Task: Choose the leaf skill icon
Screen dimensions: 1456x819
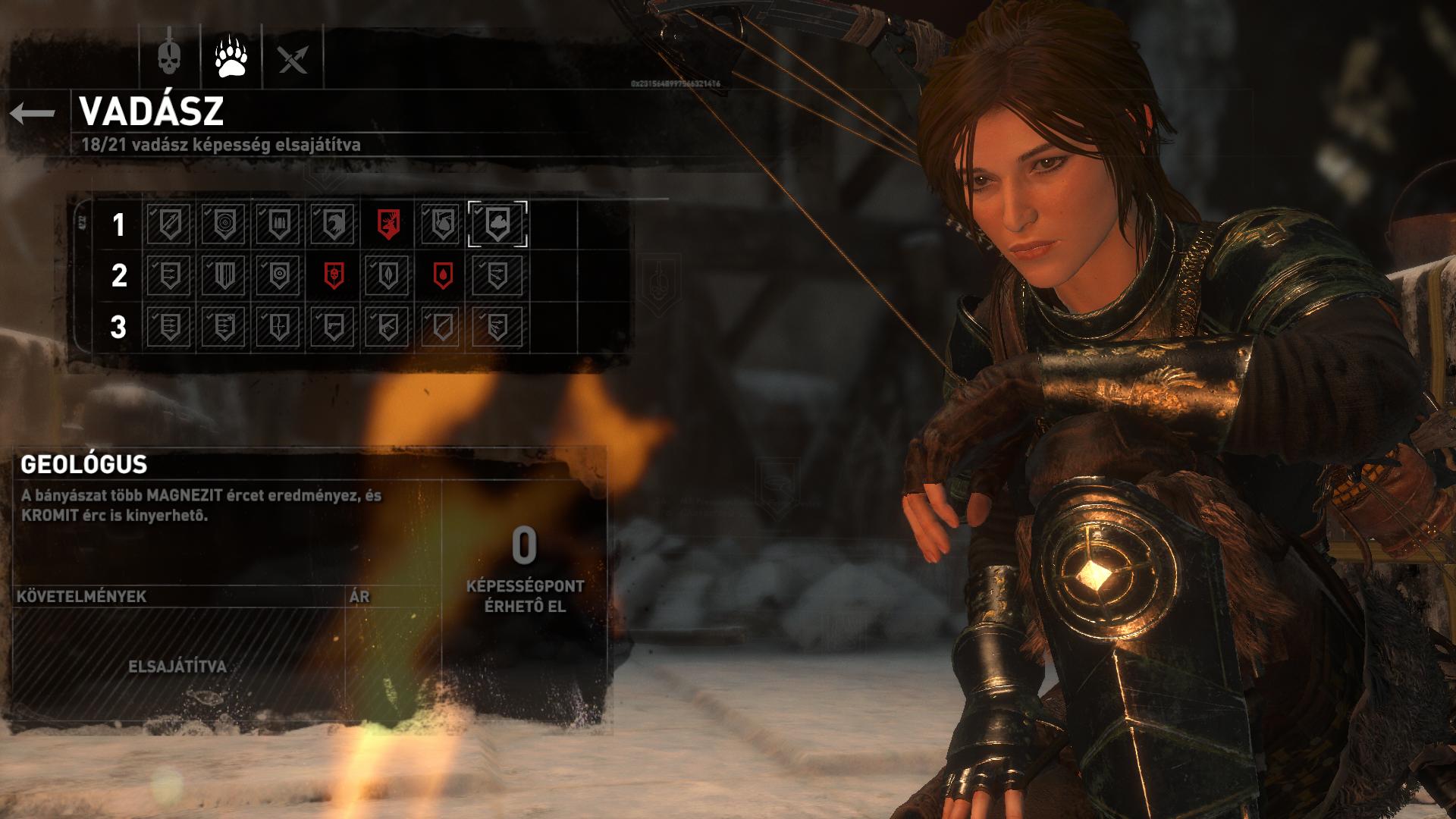Action: pos(388,275)
